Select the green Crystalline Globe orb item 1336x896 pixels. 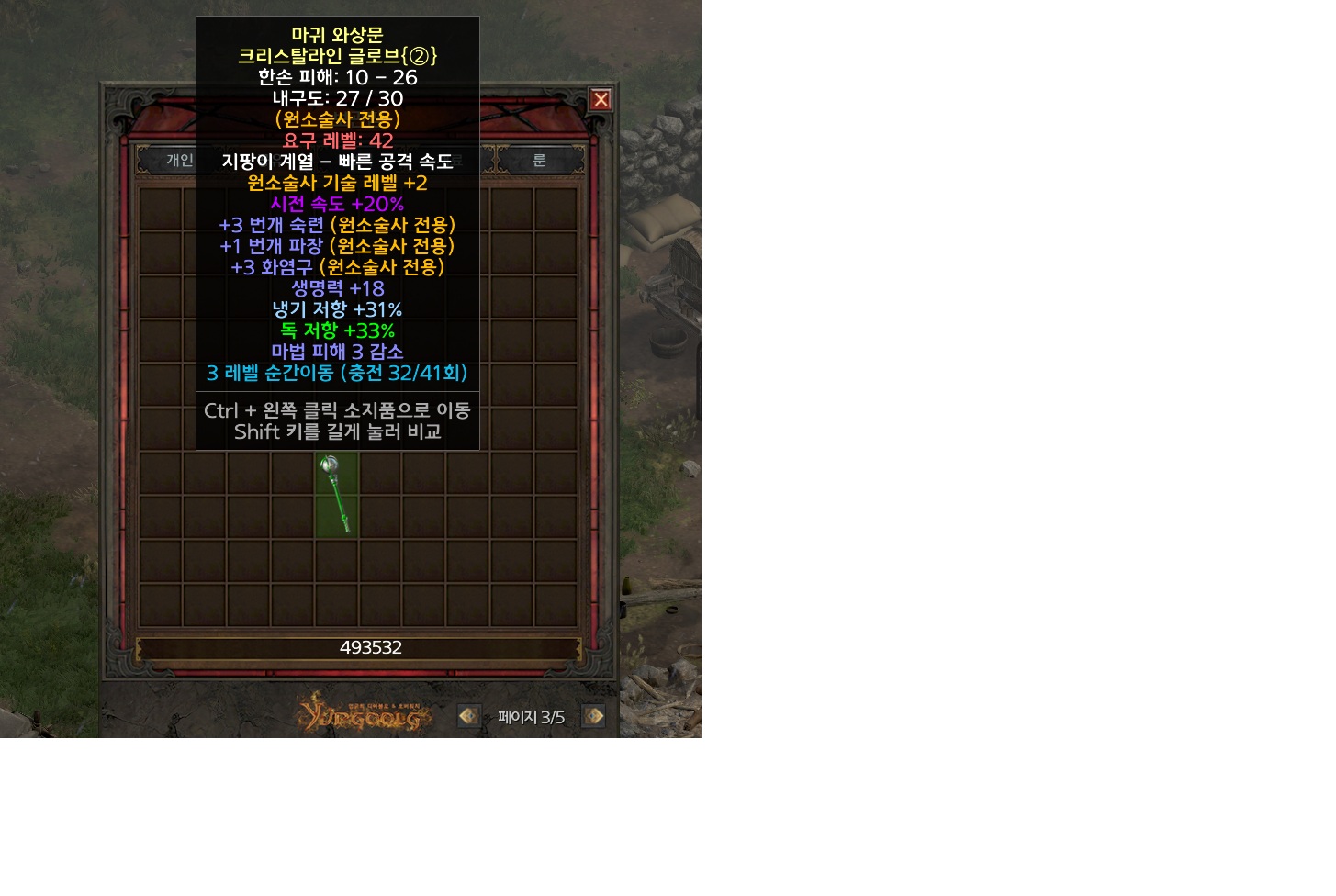[336, 493]
